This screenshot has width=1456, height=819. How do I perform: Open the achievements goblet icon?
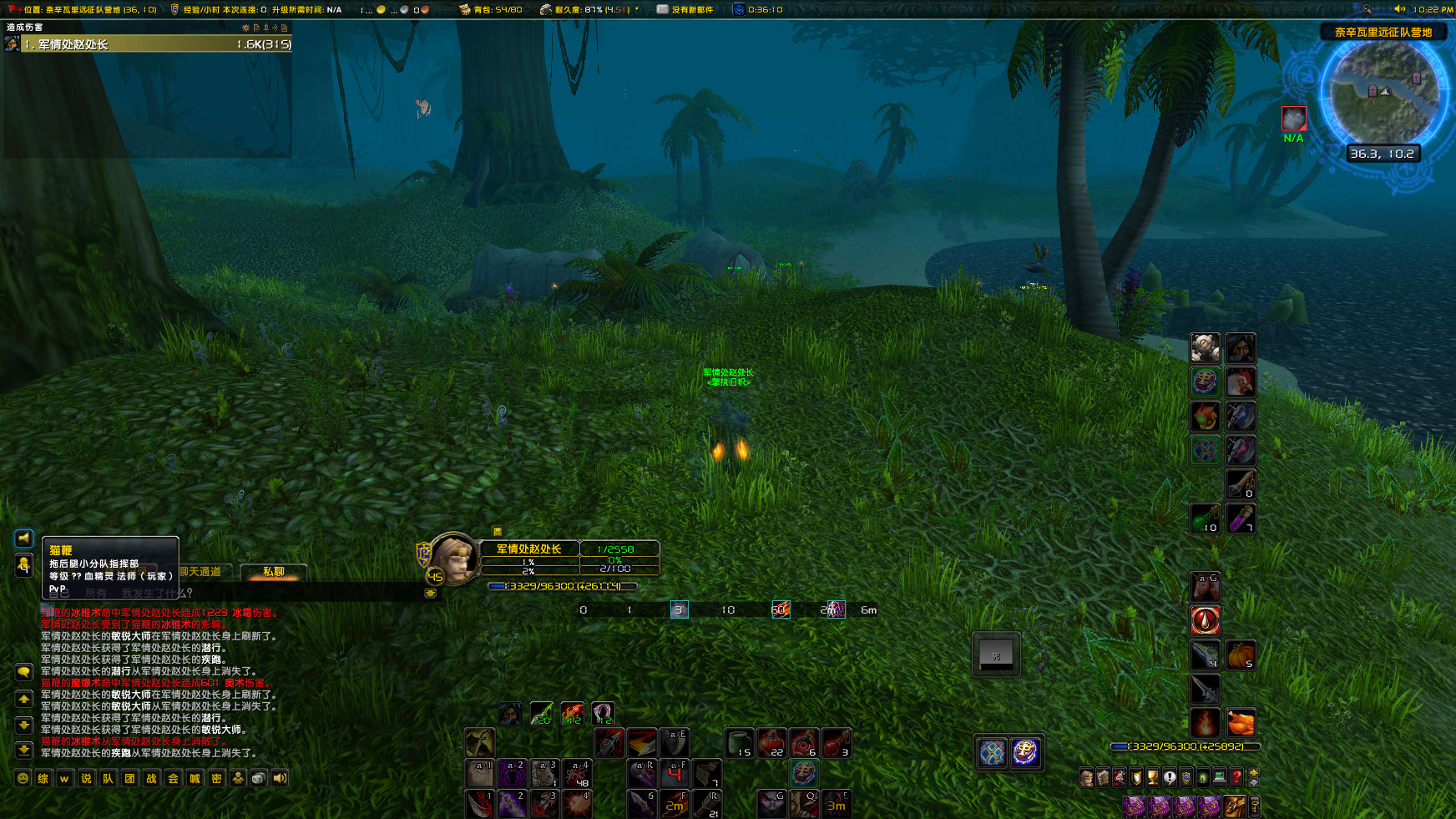pyautogui.click(x=1153, y=777)
